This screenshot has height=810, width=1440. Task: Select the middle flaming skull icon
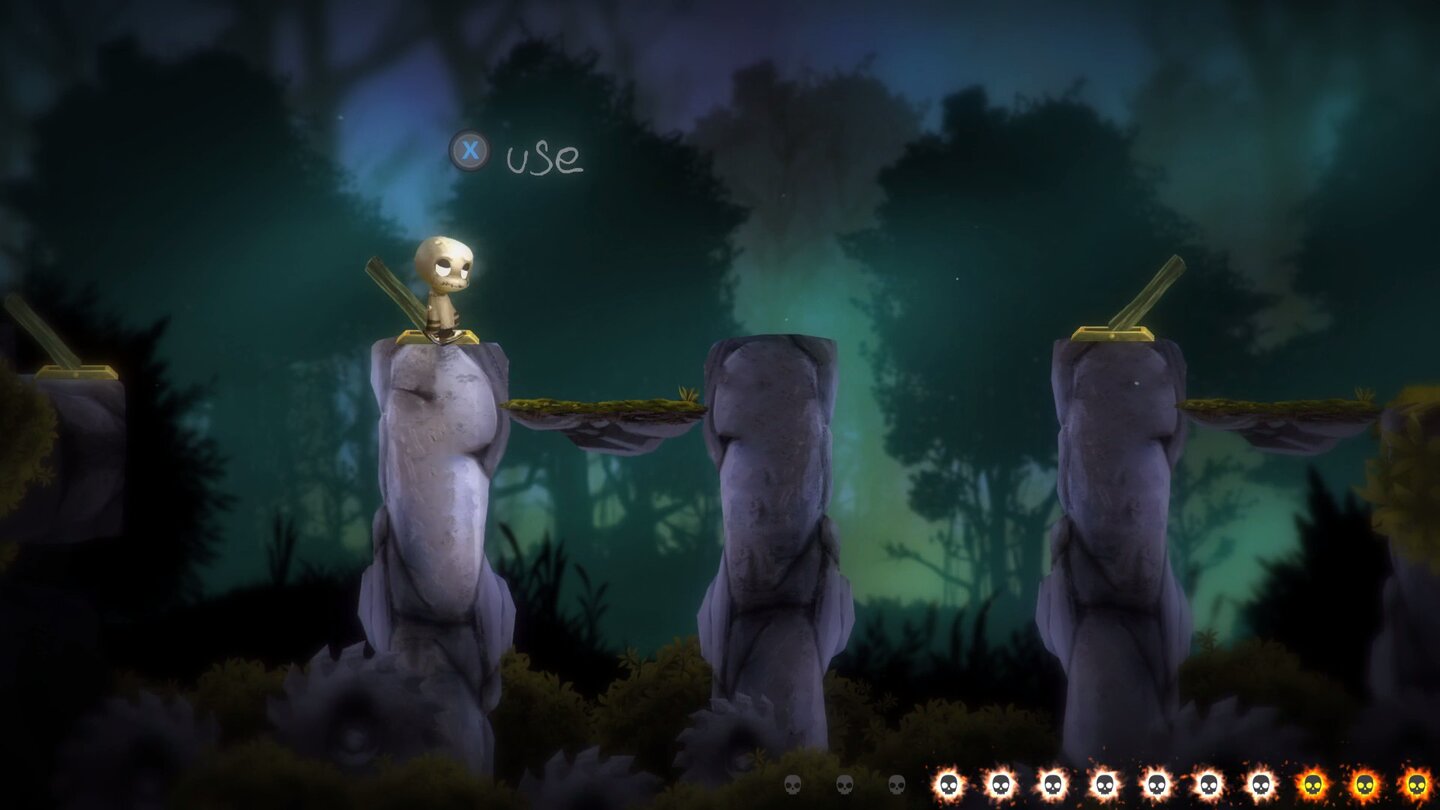tap(1157, 785)
